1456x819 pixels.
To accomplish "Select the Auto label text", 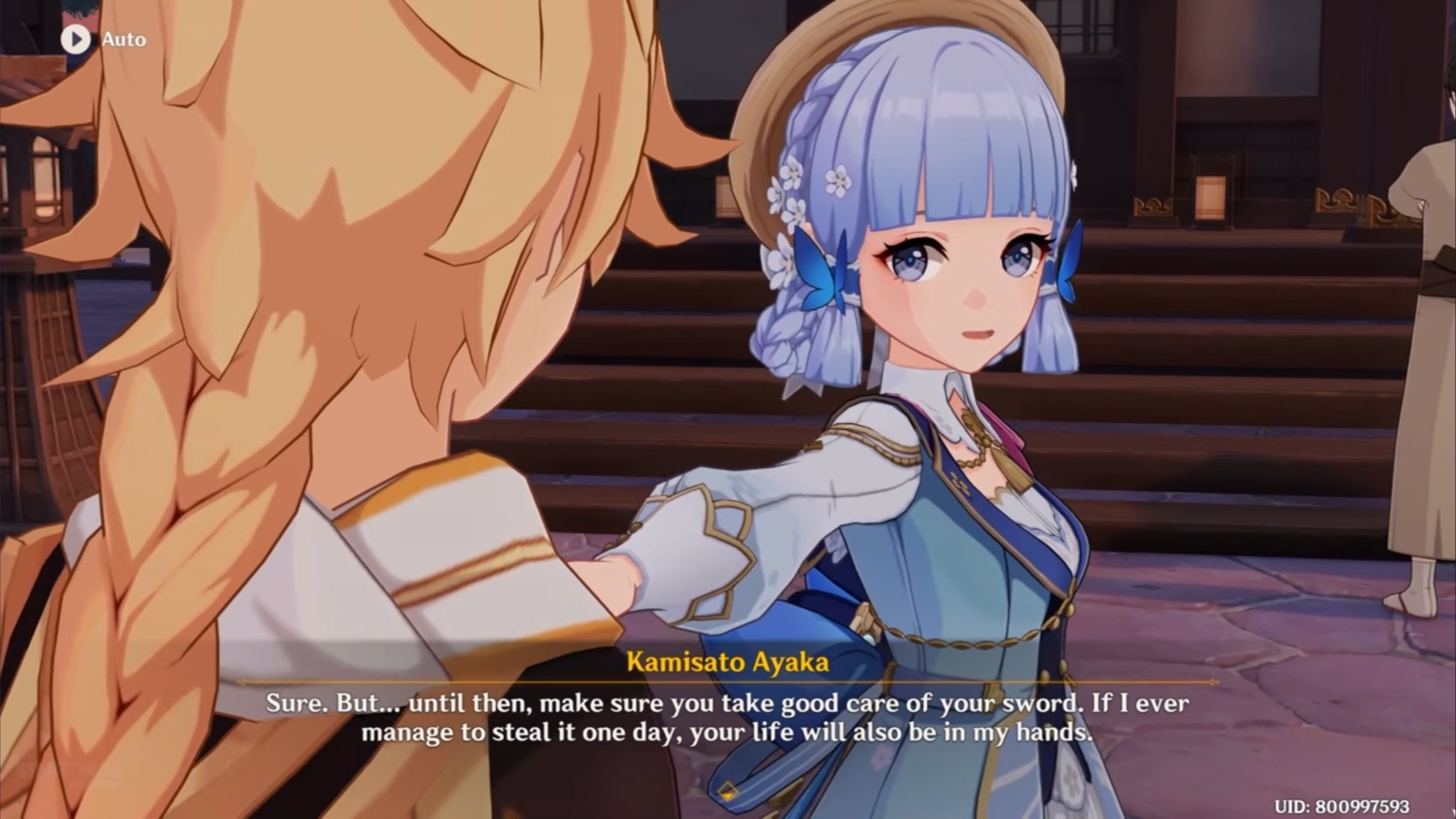I will click(x=126, y=40).
